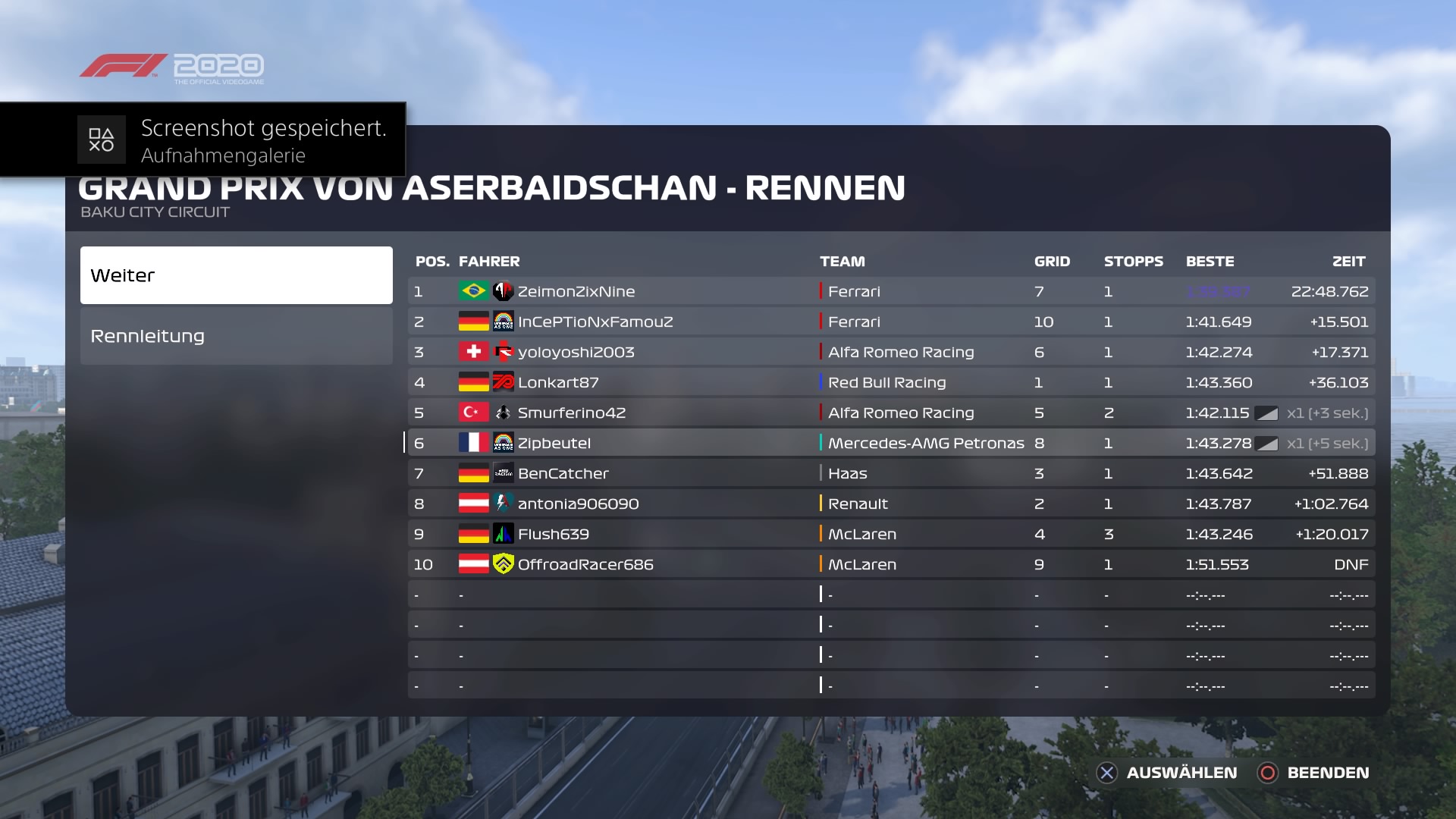Open the Rennleitung menu entry
The height and width of the screenshot is (819, 1456).
pos(236,336)
